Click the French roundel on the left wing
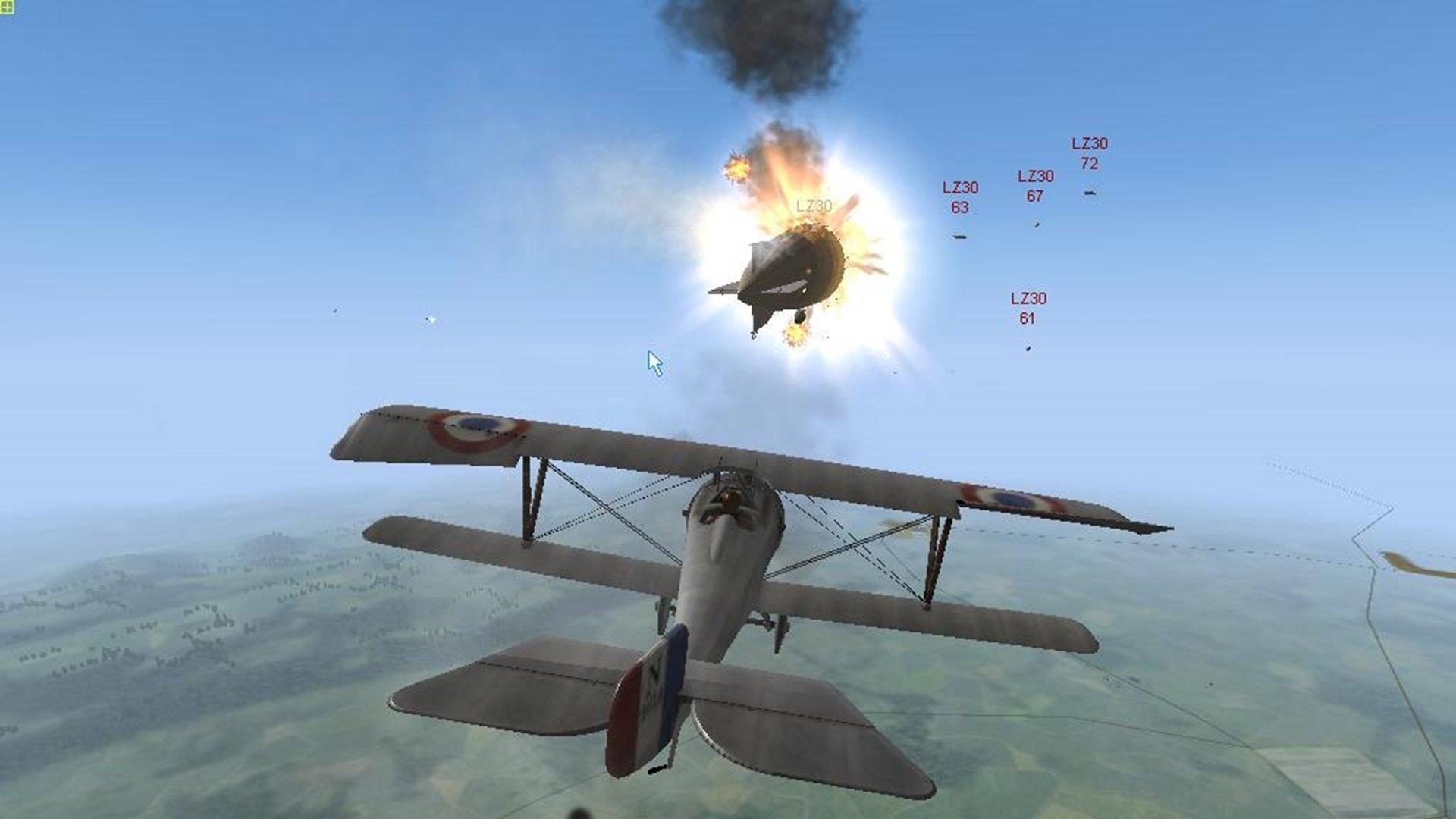The image size is (1456, 819). (474, 425)
